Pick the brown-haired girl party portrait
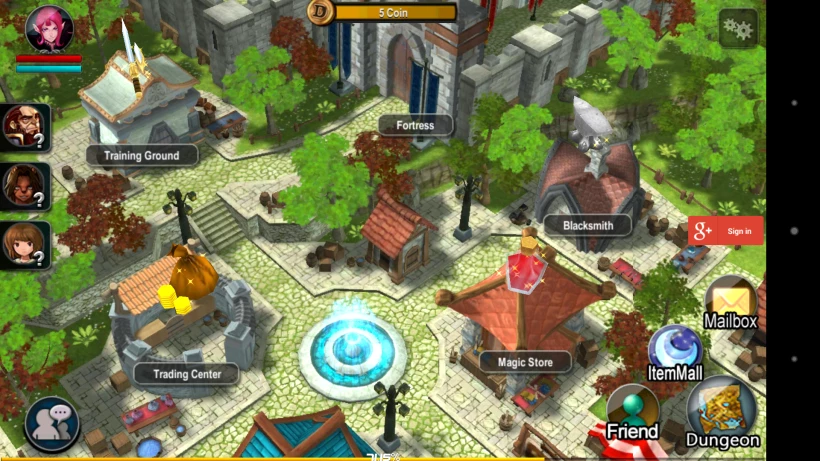This screenshot has height=461, width=820. click(x=24, y=244)
